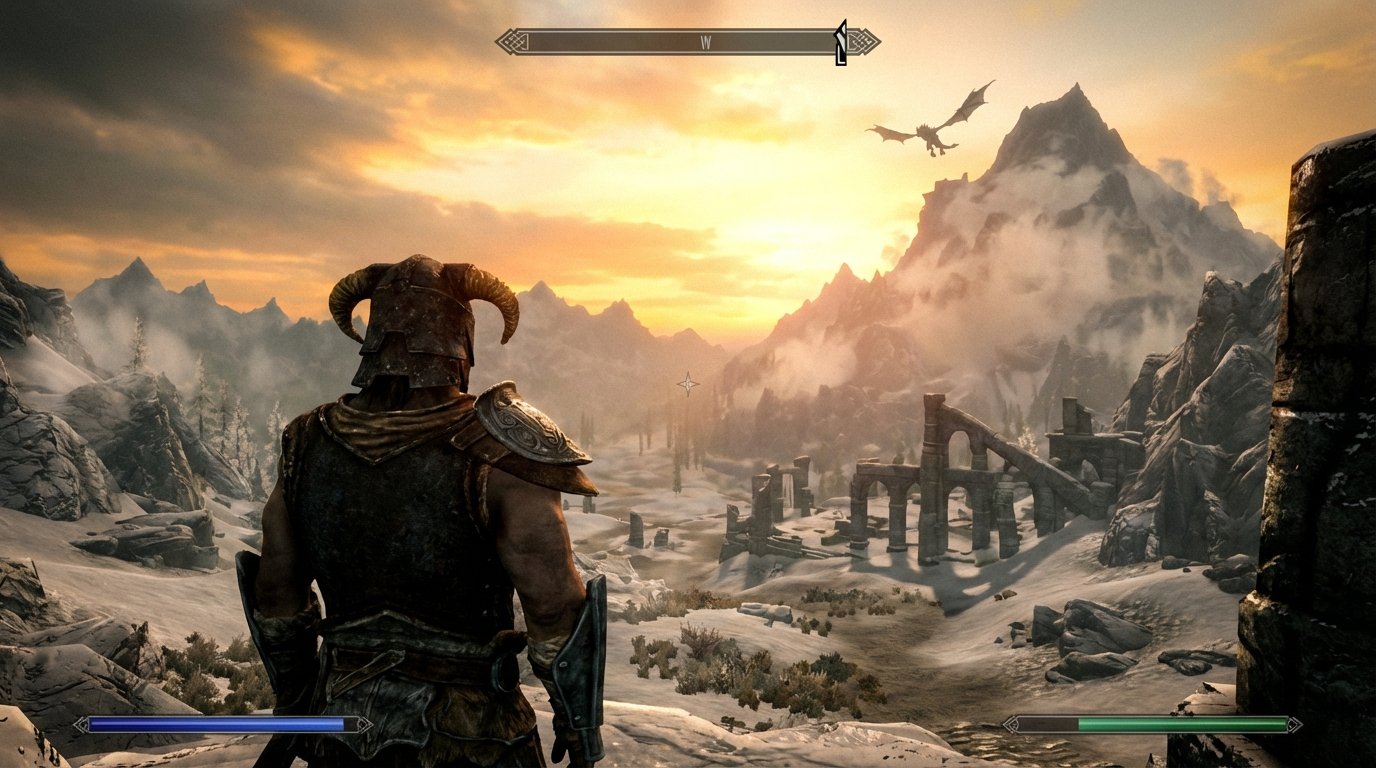Screen dimensions: 1376x768
Task: Click the quest marker arrow on the compass
Action: (840, 40)
